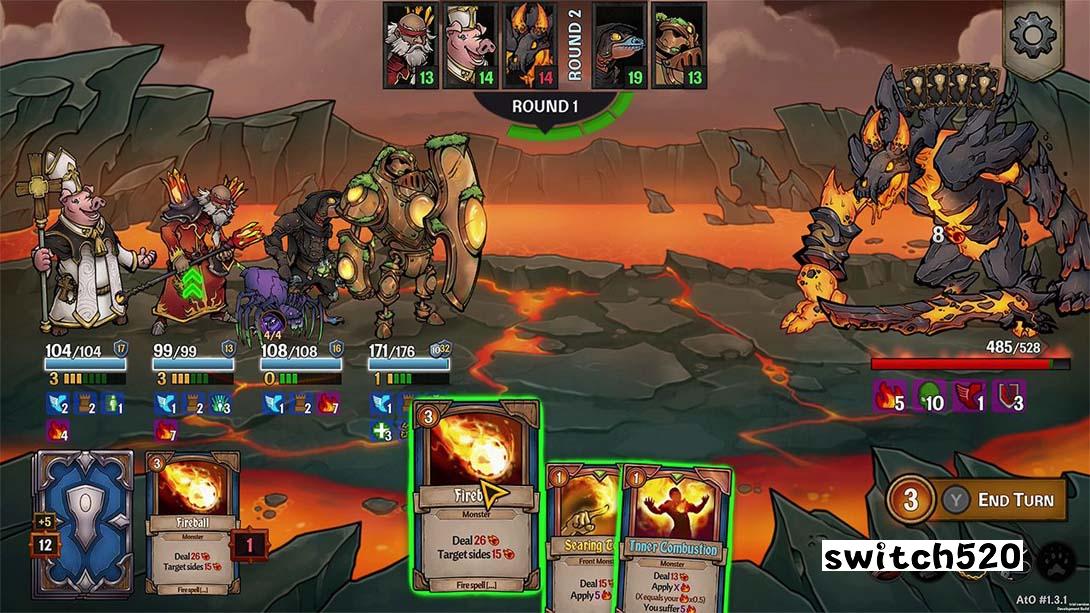Pick the armored golem turn-order portrait
The height and width of the screenshot is (613, 1090).
point(679,45)
